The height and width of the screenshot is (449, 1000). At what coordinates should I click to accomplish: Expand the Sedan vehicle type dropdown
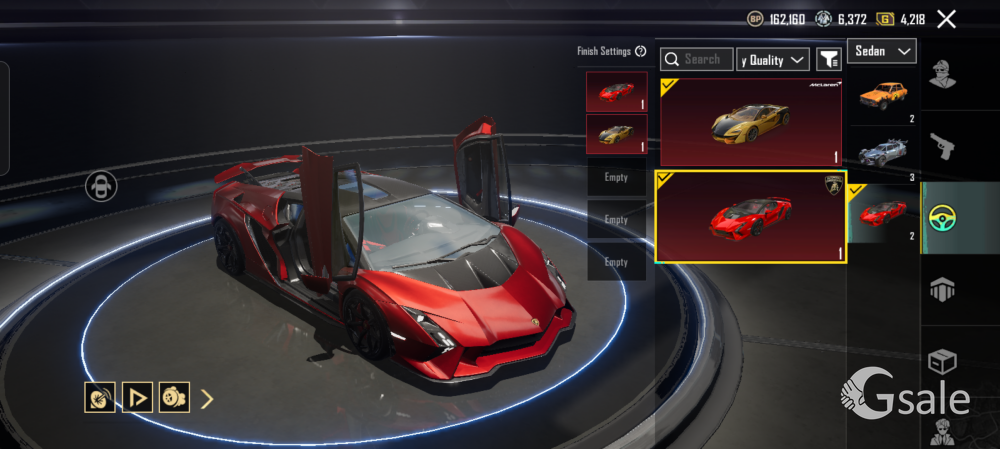pyautogui.click(x=882, y=50)
